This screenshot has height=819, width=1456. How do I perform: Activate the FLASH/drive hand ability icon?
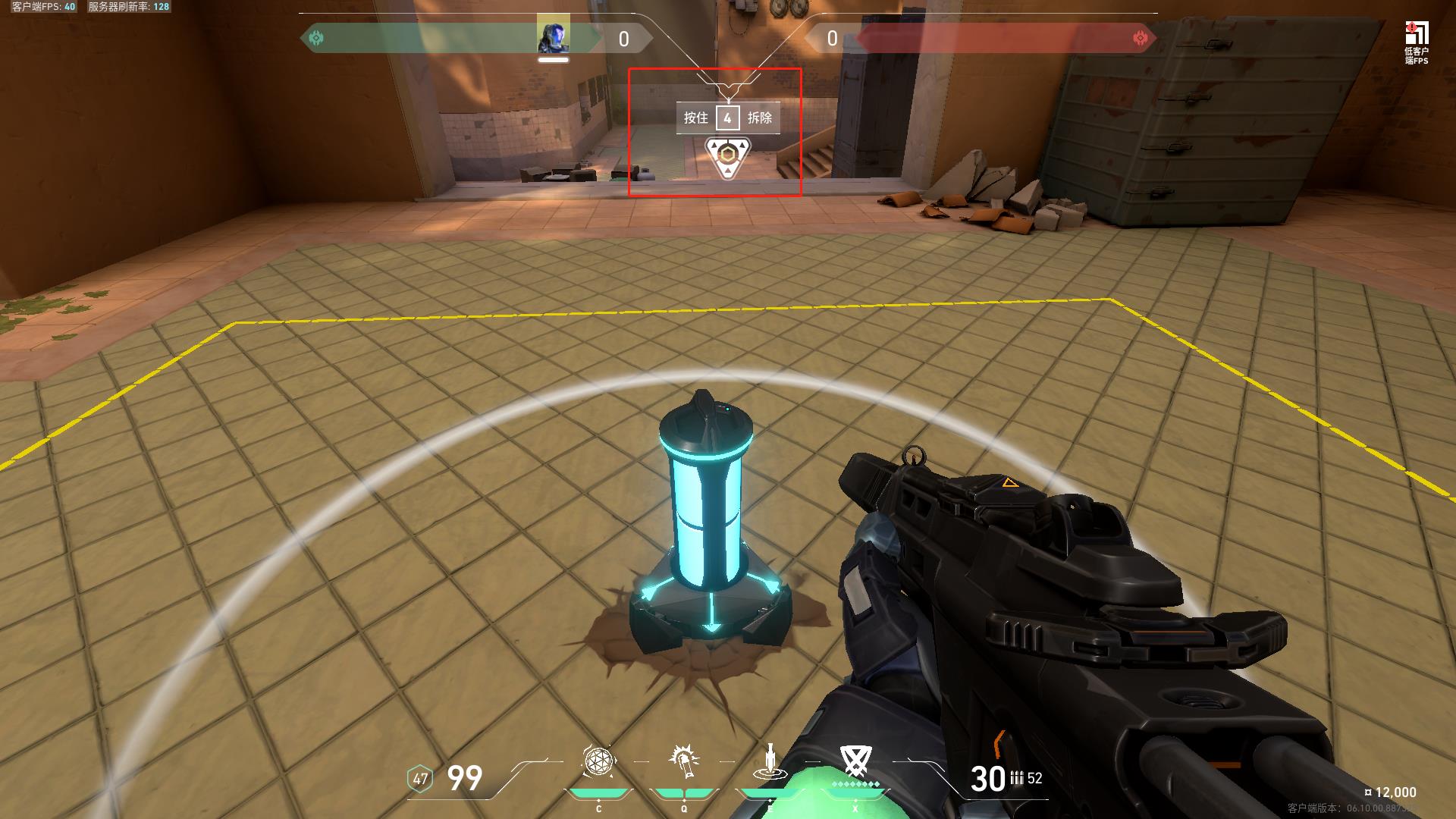pos(684,761)
